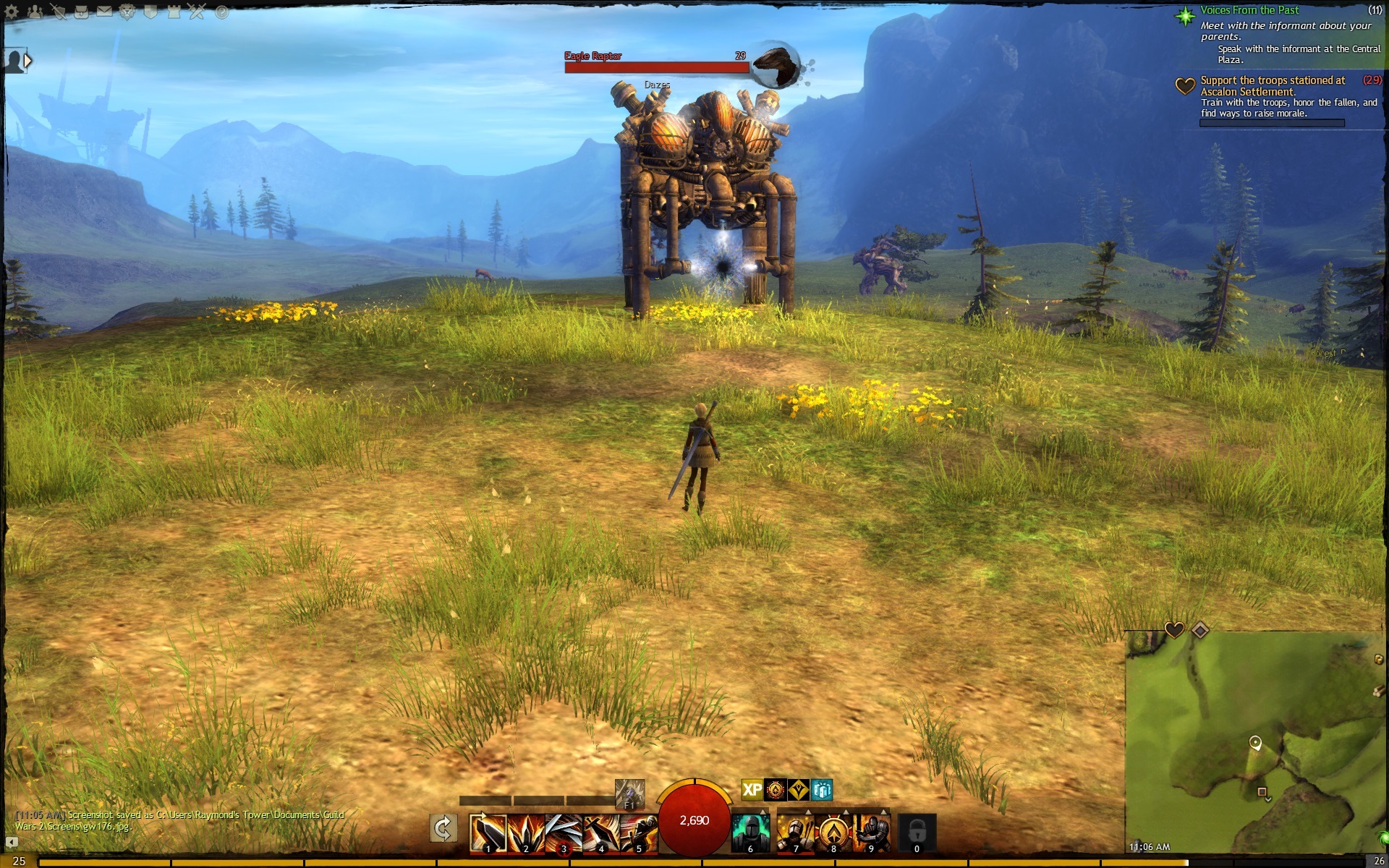Expand the party portrait arrow
The image size is (1389, 868).
(27, 61)
